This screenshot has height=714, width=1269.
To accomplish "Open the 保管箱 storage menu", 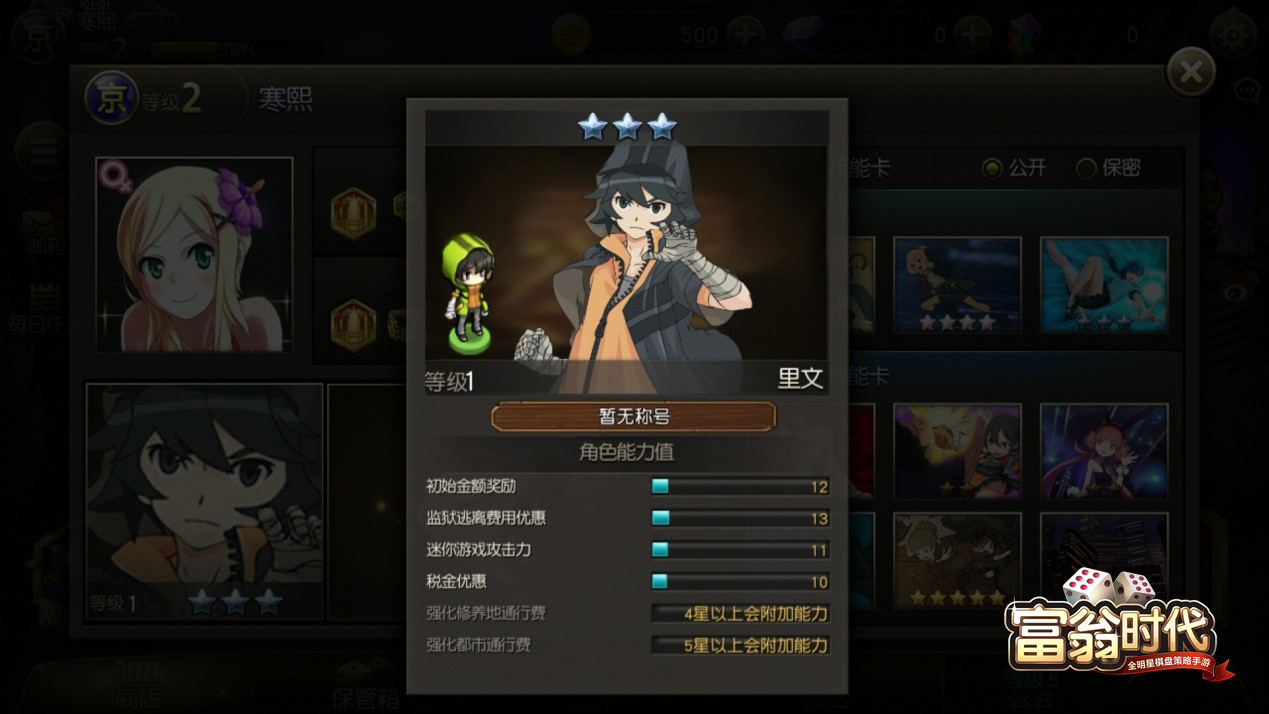I will 365,690.
